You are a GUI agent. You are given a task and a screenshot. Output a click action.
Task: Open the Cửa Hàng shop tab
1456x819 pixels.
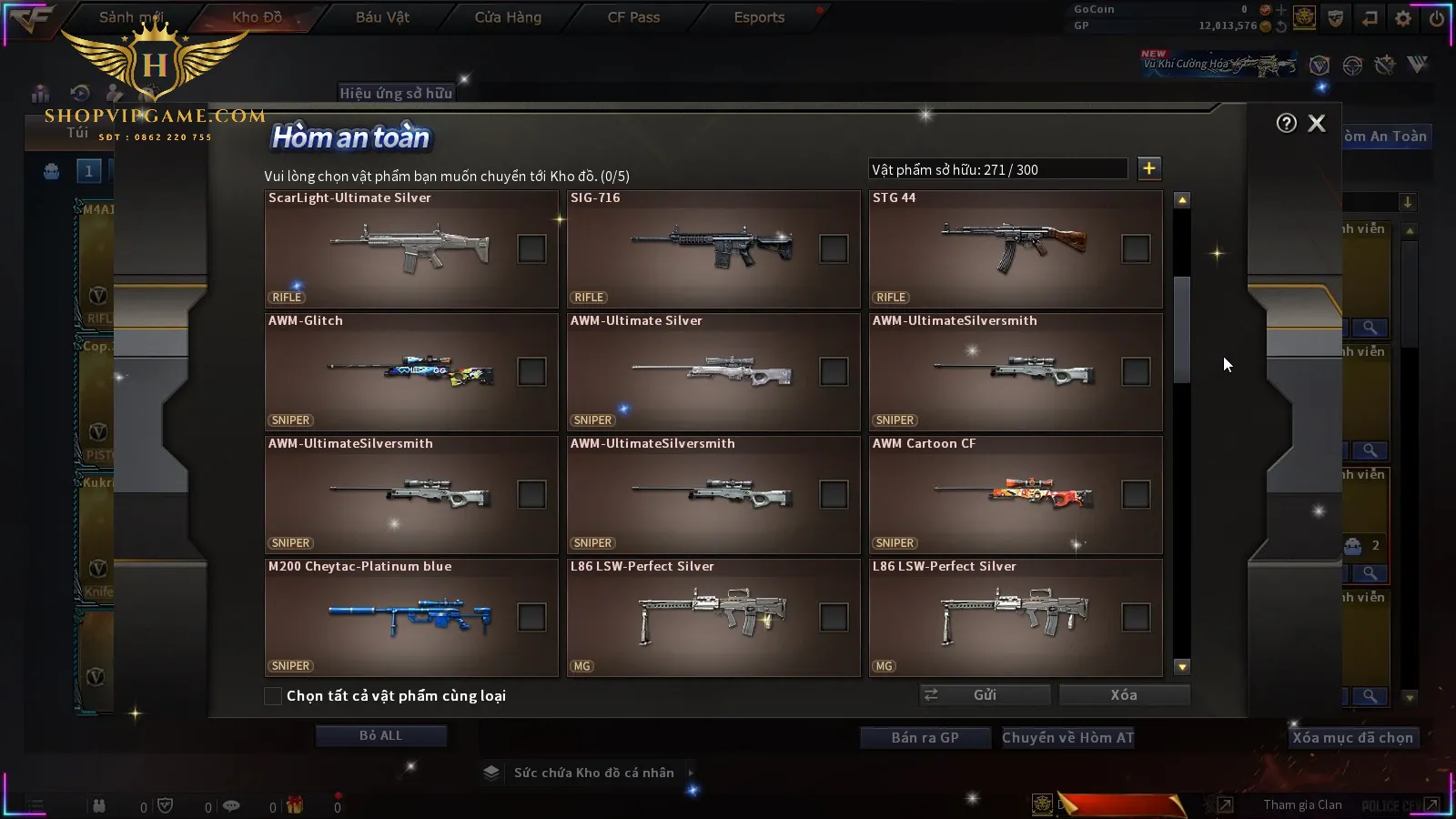508,17
